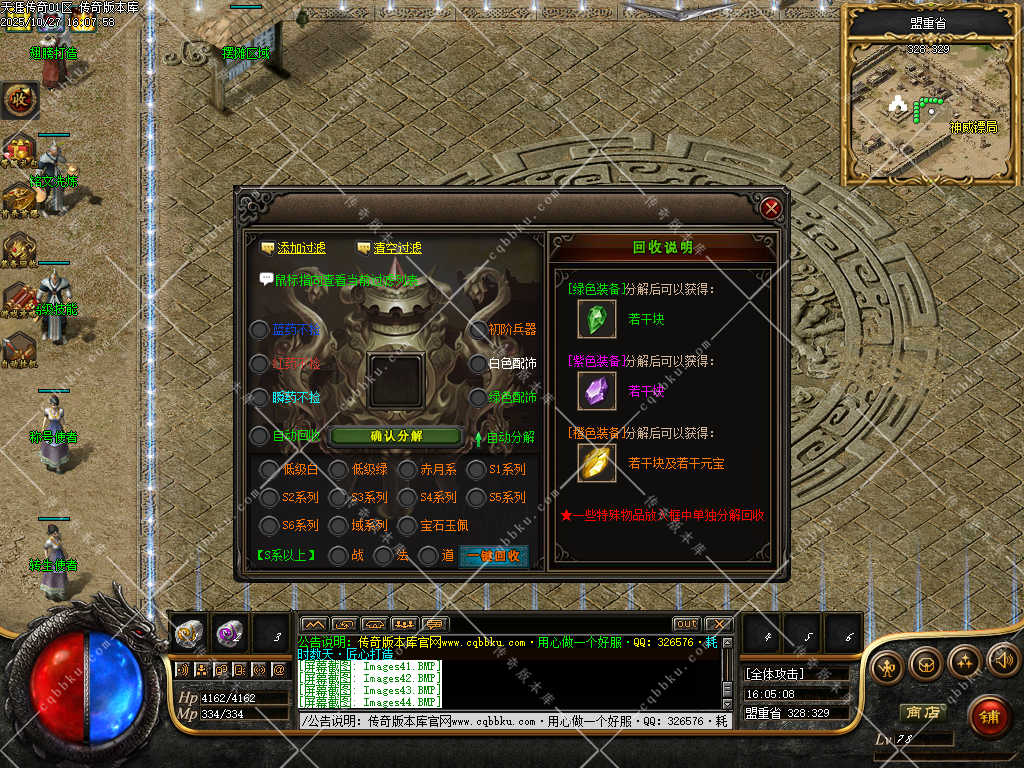Select the 战 warrior class option
This screenshot has width=1024, height=768.
point(340,555)
